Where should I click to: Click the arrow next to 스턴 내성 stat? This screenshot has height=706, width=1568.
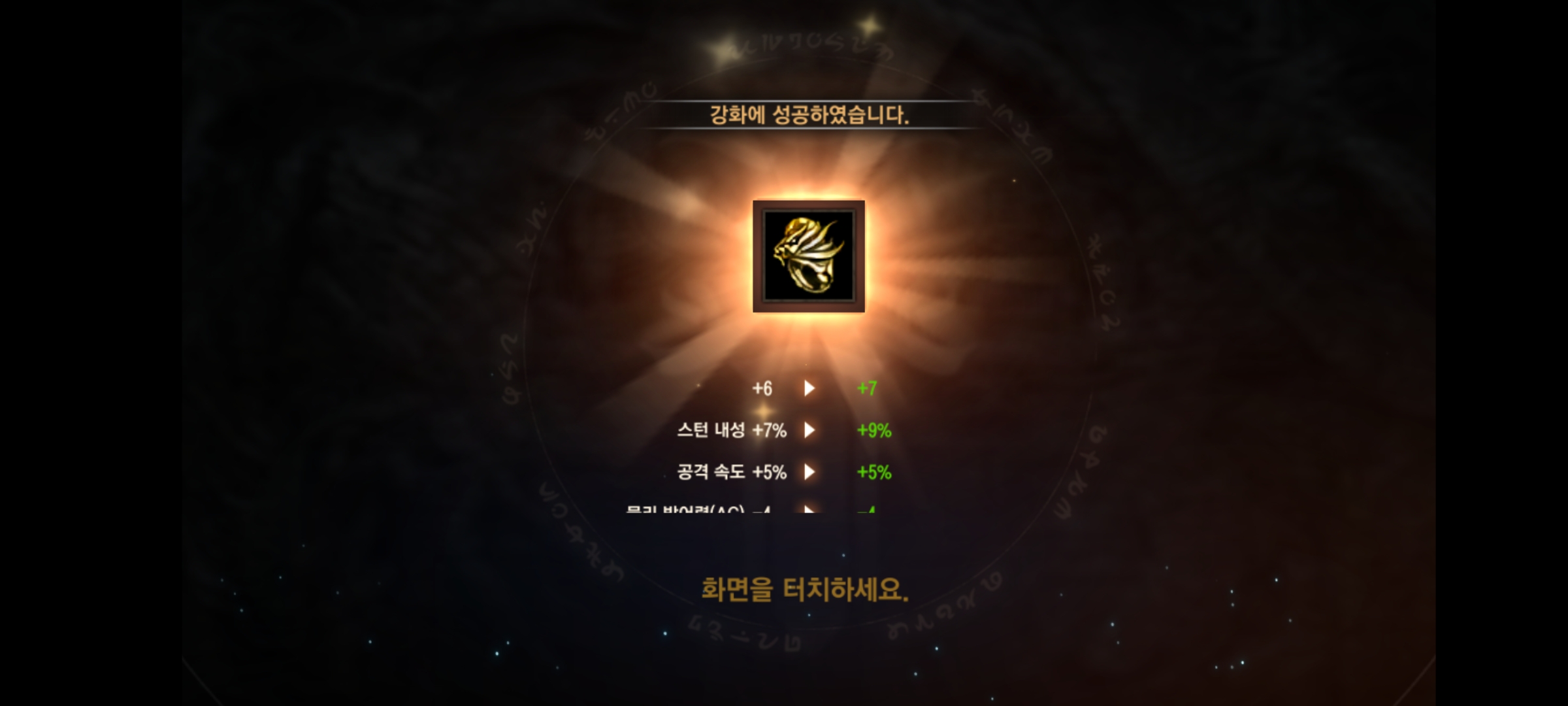click(x=809, y=430)
